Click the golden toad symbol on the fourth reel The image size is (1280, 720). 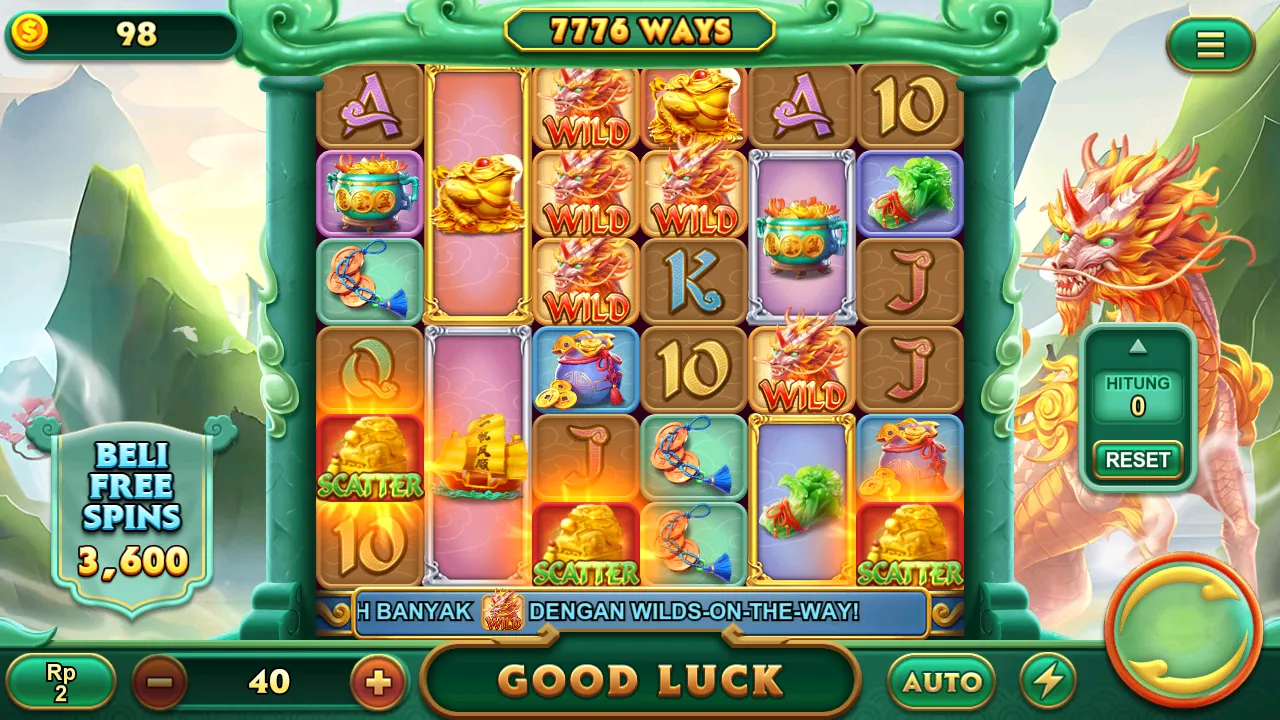coord(693,105)
